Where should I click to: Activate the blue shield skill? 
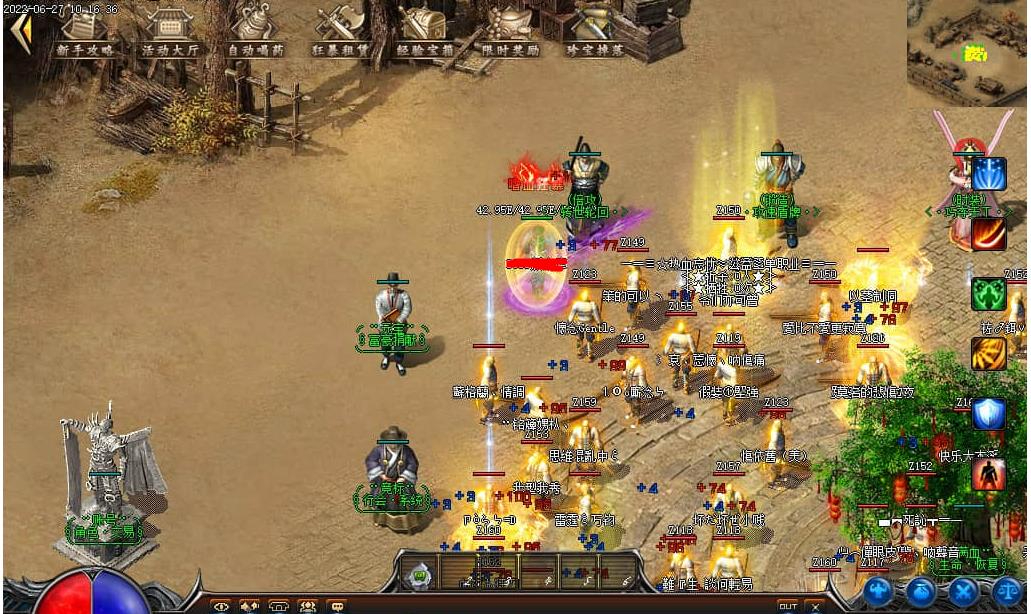point(989,414)
